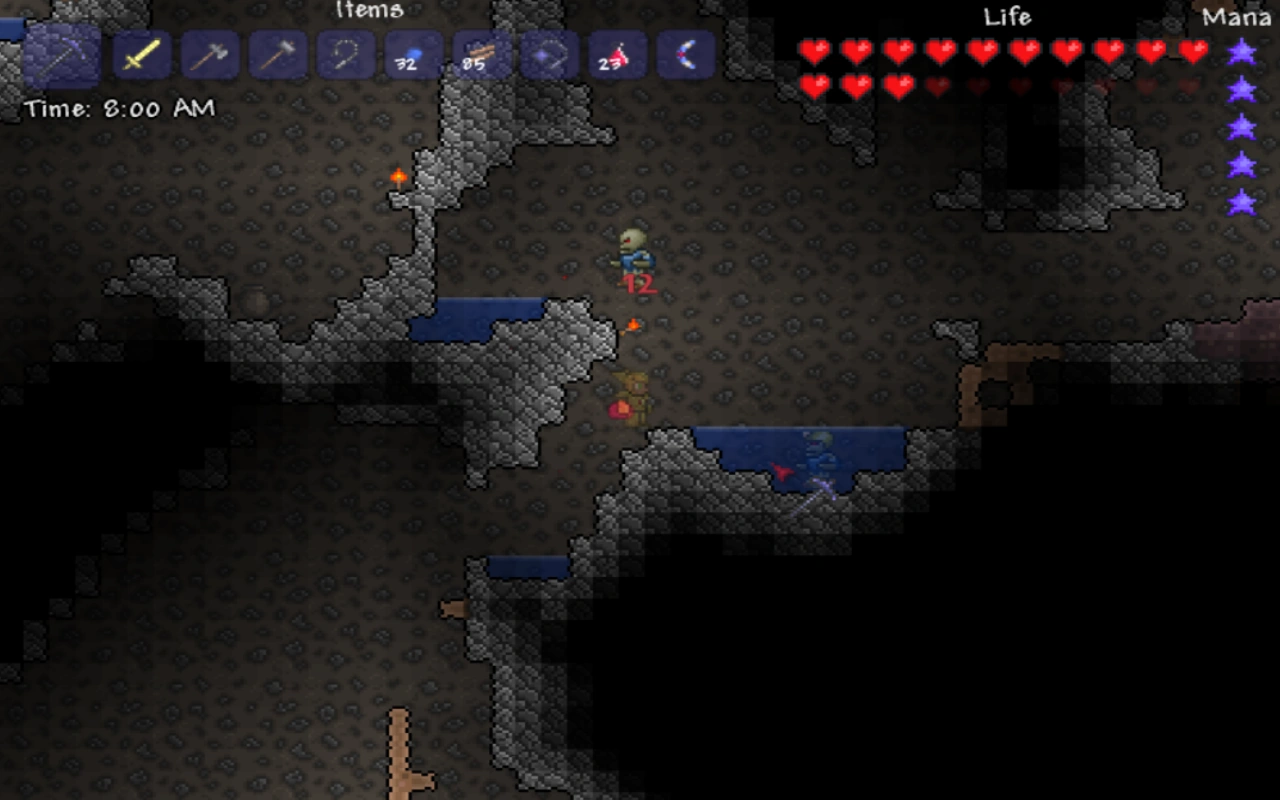This screenshot has height=800, width=1280.
Task: Select the stack of 23 torches
Action: [617, 55]
